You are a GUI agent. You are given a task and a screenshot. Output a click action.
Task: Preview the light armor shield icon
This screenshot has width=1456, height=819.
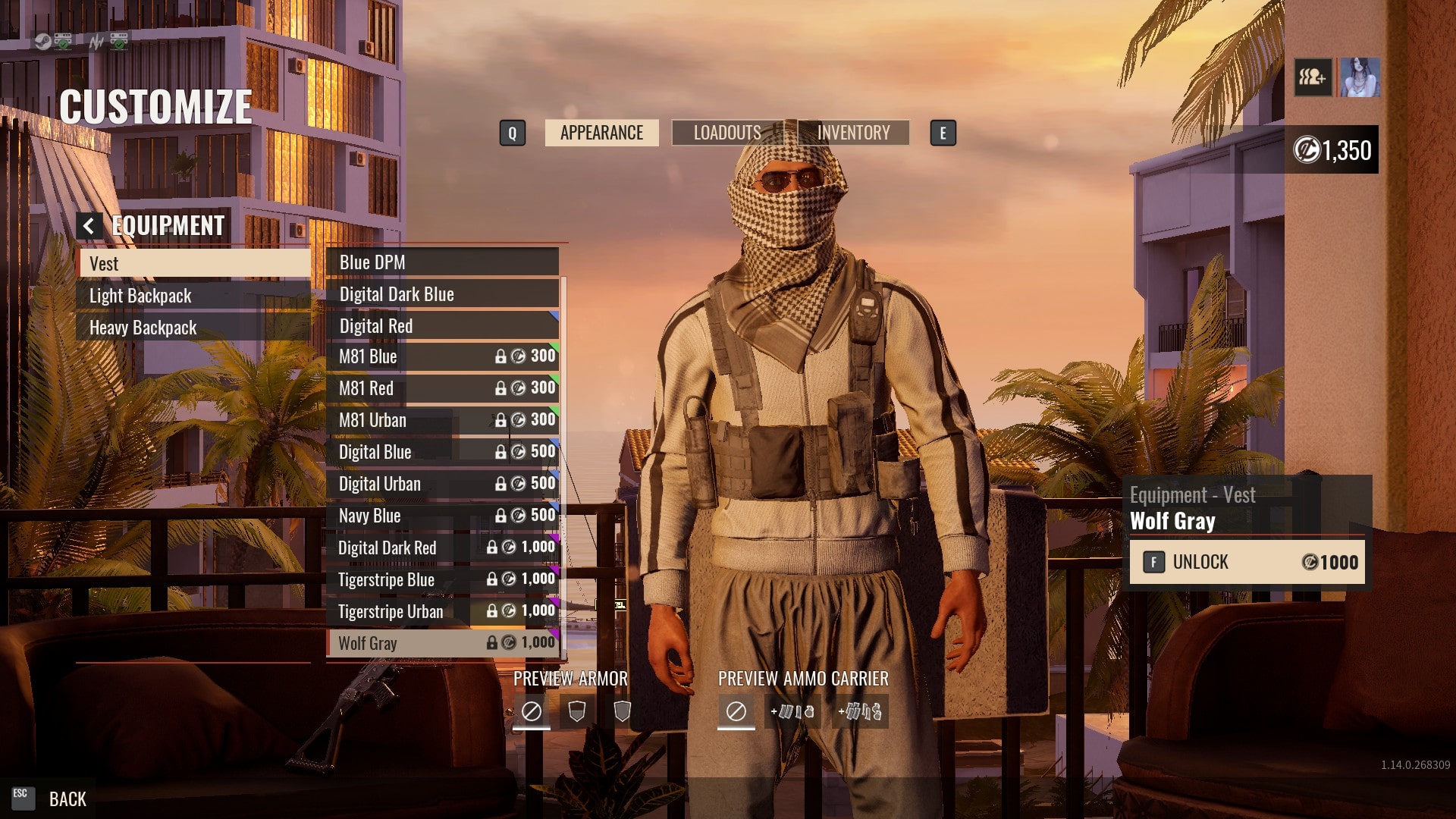coord(576,711)
